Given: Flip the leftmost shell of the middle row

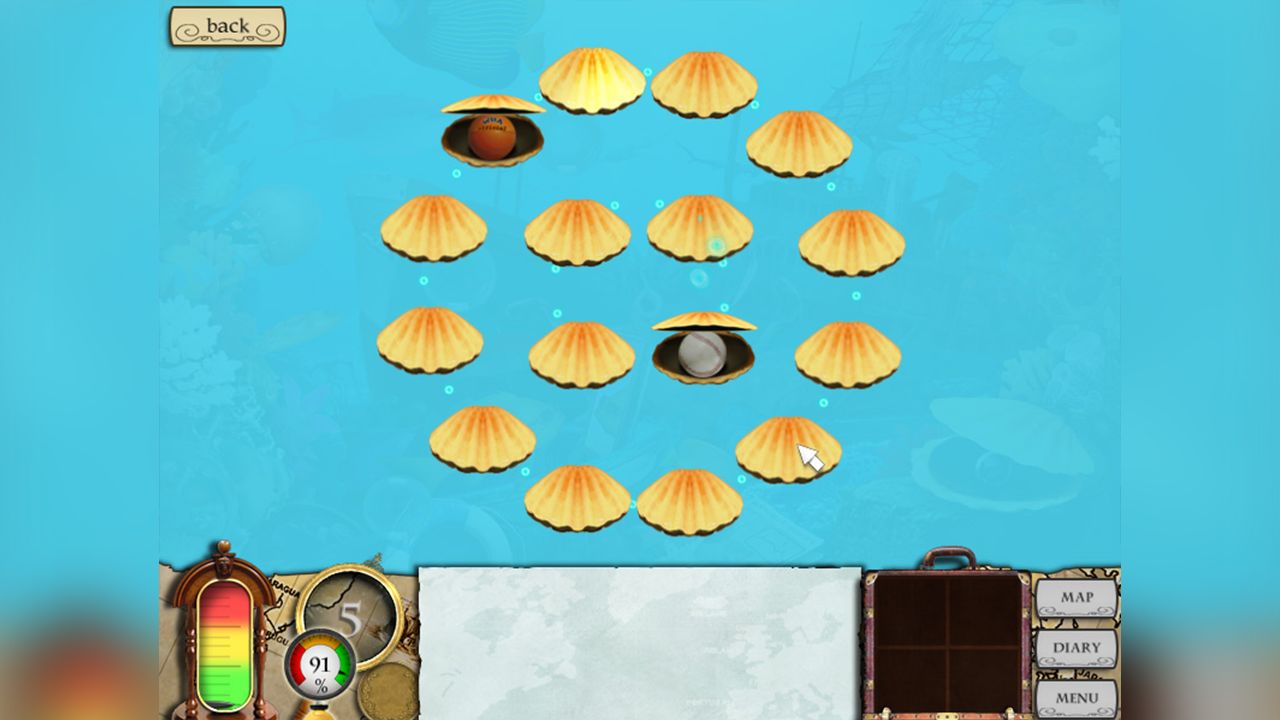Looking at the screenshot, I should pos(430,340).
